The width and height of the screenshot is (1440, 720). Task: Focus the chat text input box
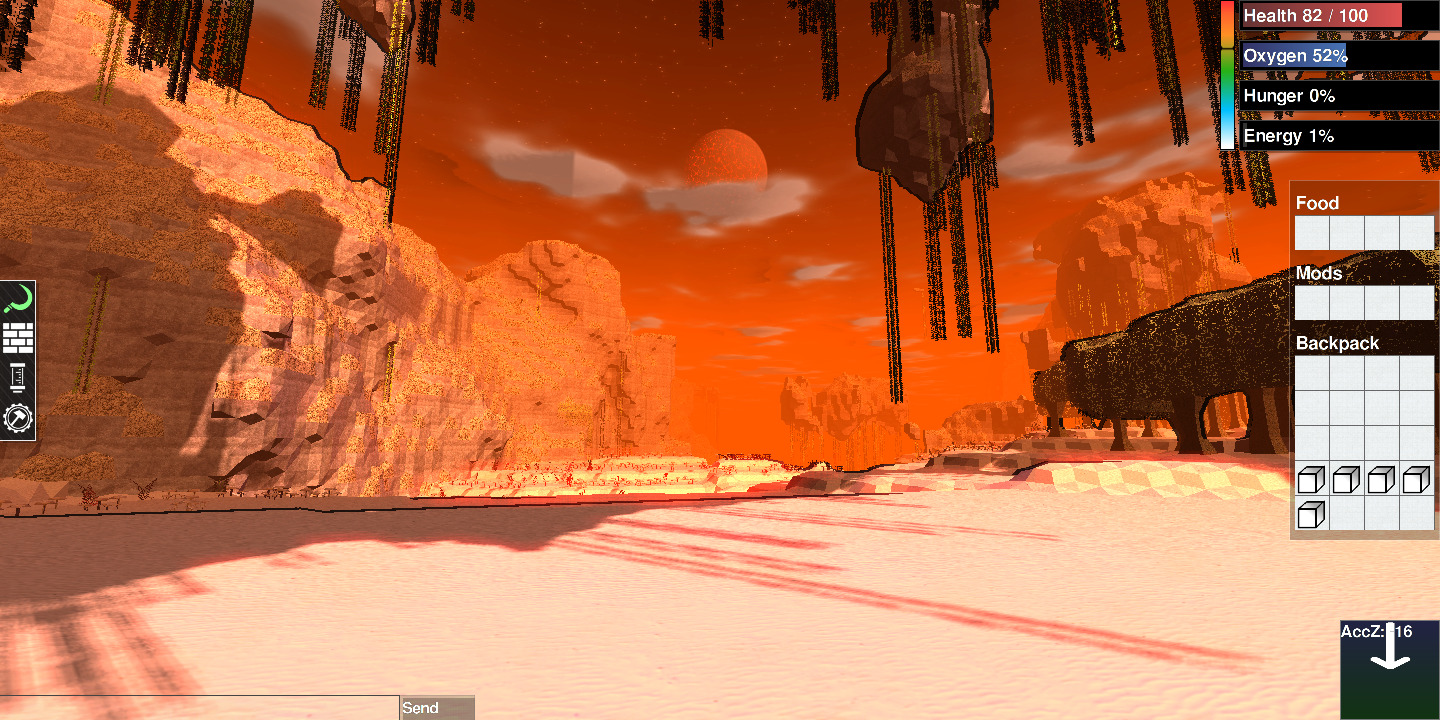point(199,708)
